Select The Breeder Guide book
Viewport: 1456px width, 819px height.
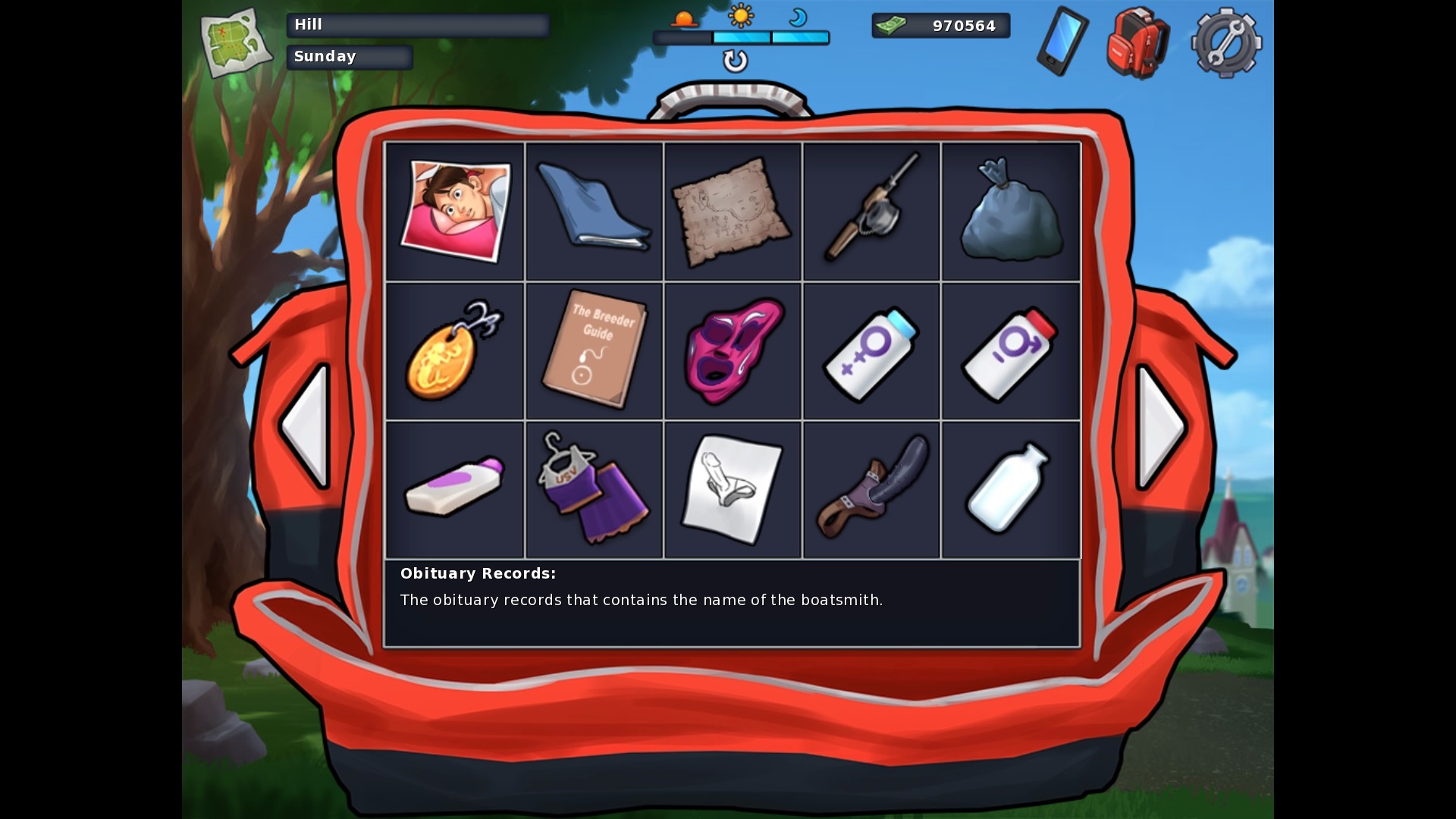point(594,351)
